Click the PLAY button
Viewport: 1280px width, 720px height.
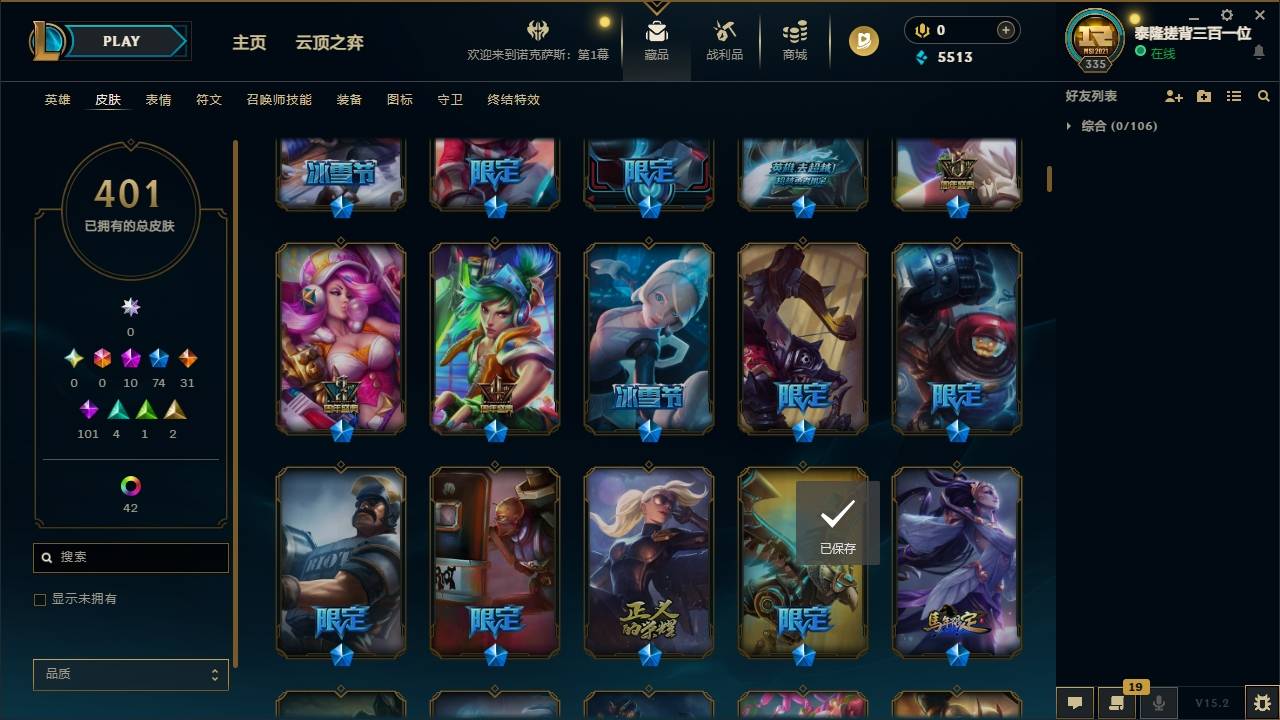click(x=121, y=41)
